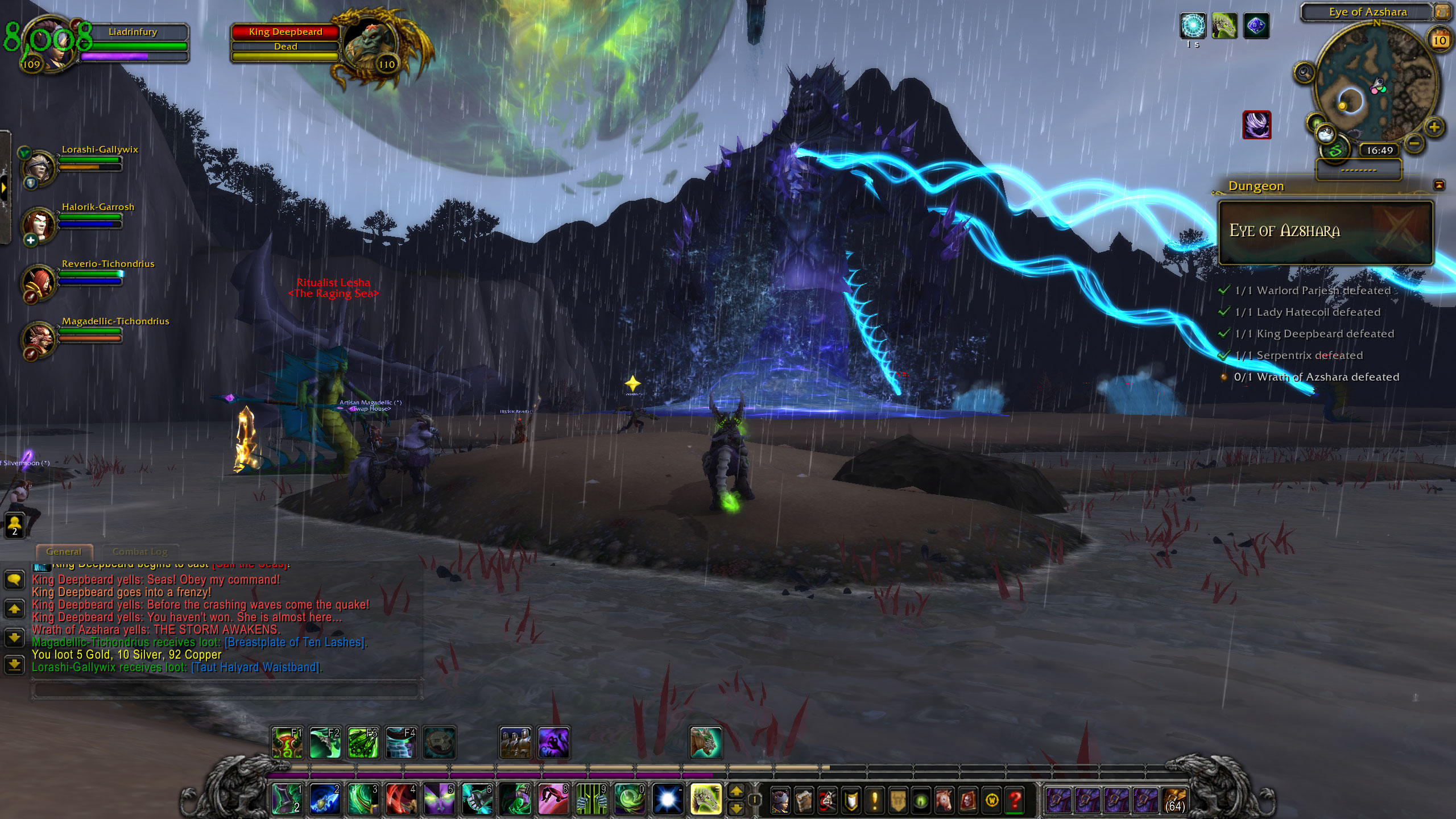Screen dimensions: 1456x819
Task: Collapse the Dungeon objectives tracker
Action: [x=1439, y=185]
